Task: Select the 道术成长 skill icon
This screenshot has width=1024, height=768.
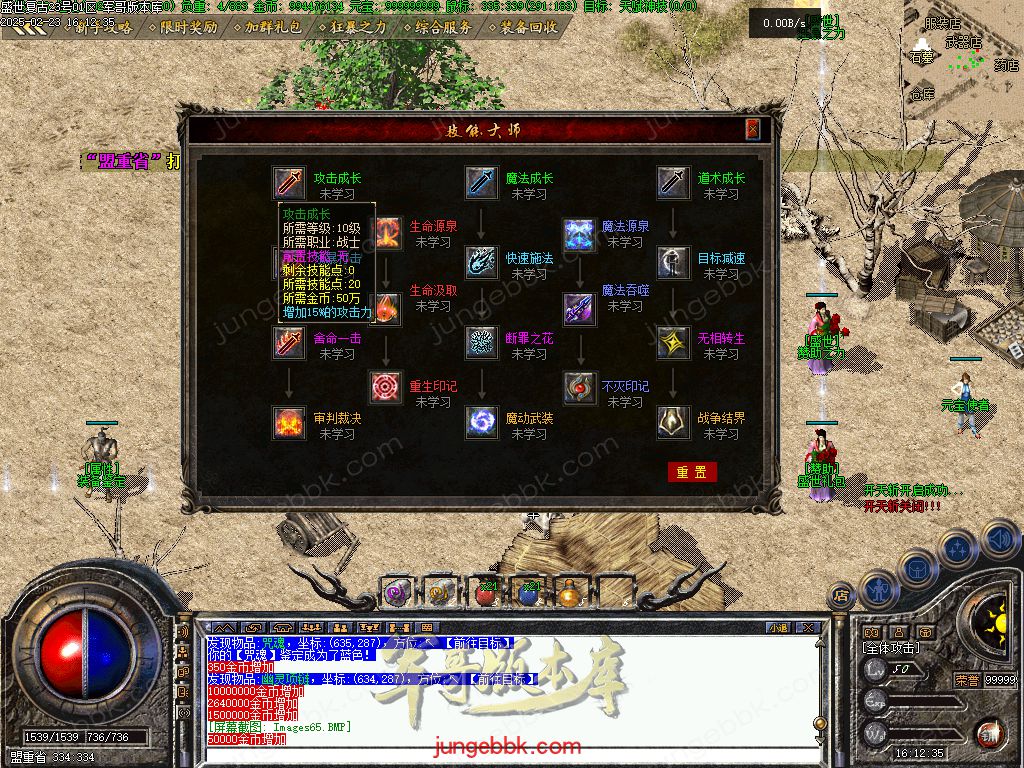Action: pos(674,183)
